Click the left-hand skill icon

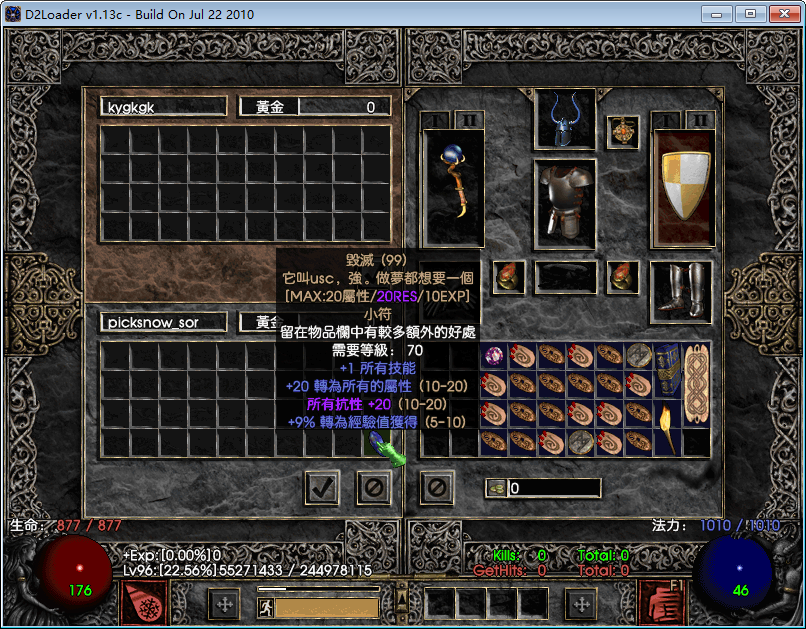[144, 603]
